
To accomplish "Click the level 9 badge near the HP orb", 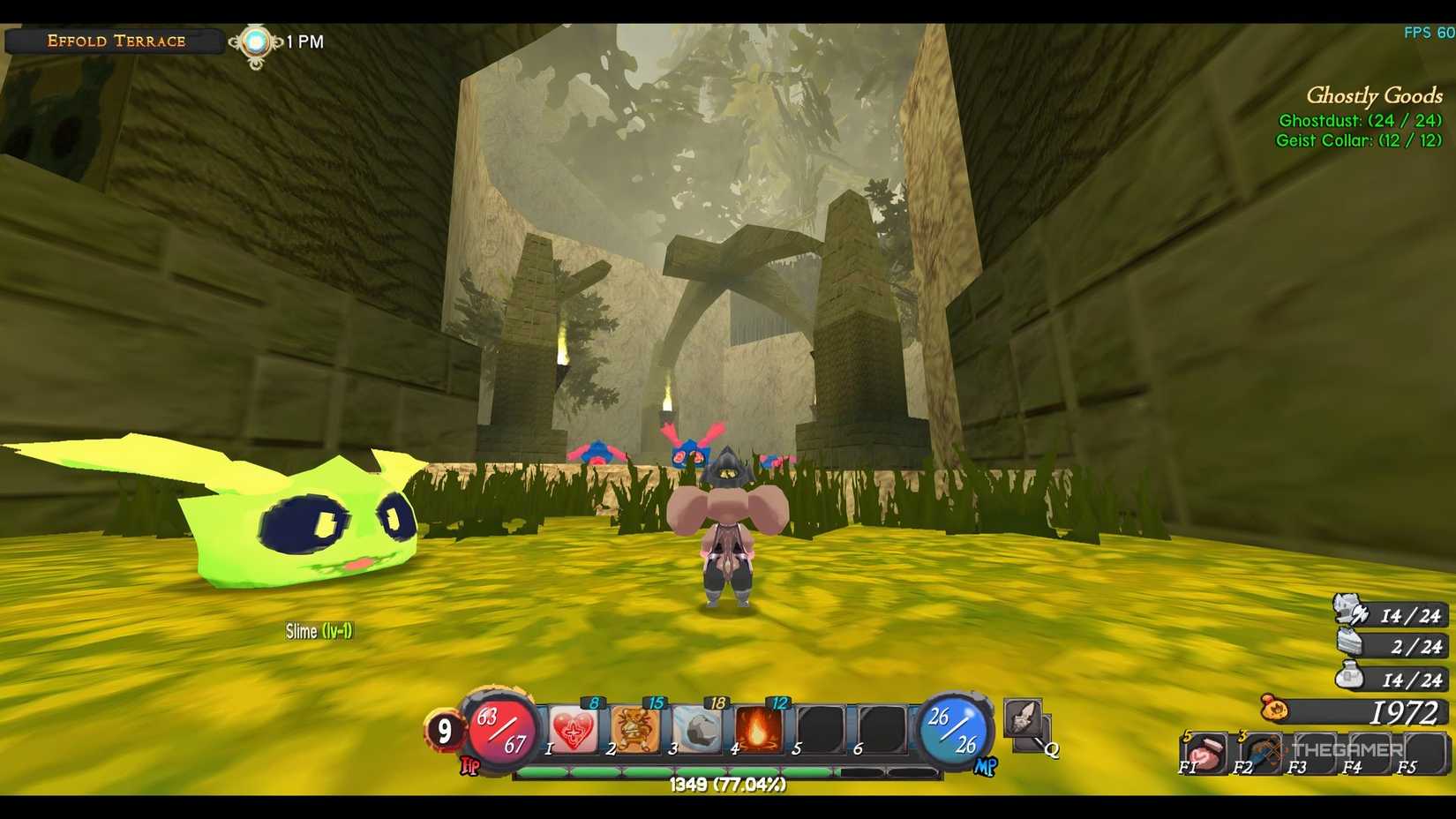I will point(444,731).
